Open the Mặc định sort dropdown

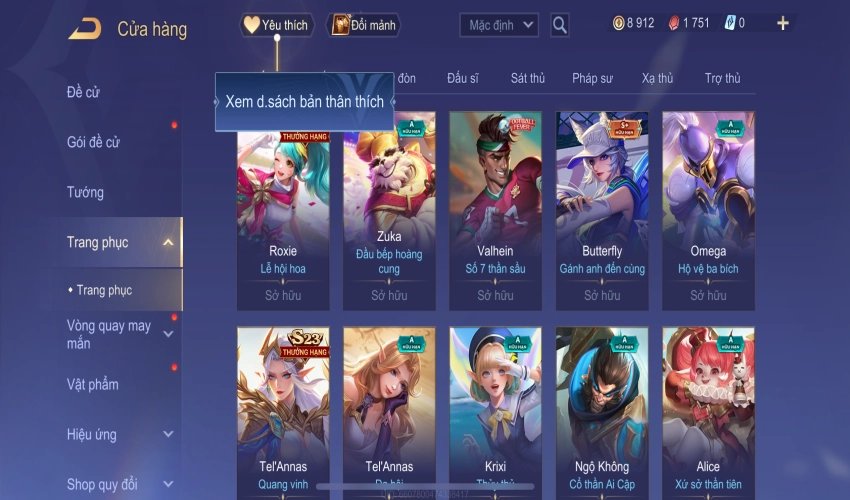click(499, 25)
